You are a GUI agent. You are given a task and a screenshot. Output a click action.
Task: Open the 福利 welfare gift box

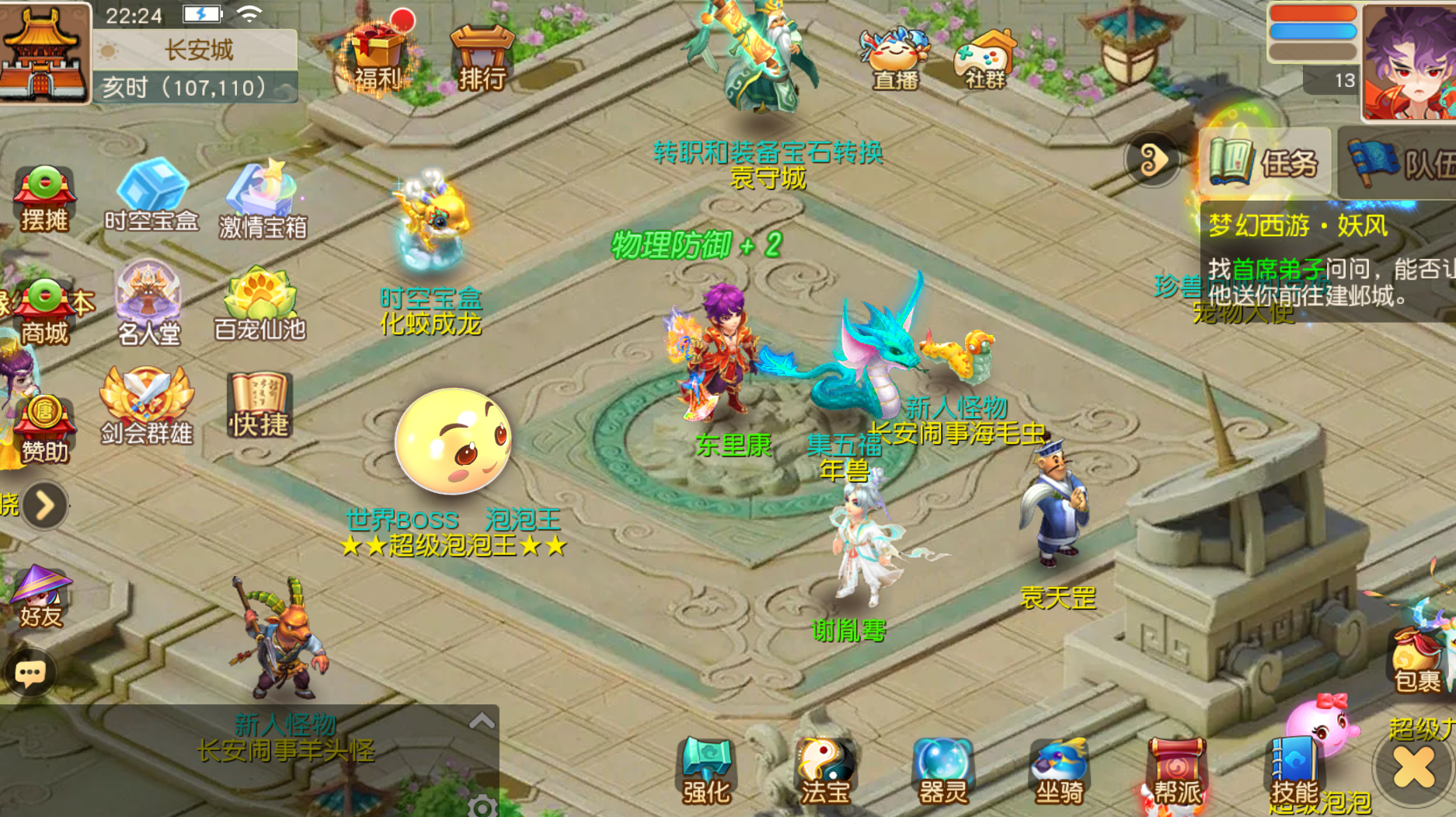(x=377, y=56)
